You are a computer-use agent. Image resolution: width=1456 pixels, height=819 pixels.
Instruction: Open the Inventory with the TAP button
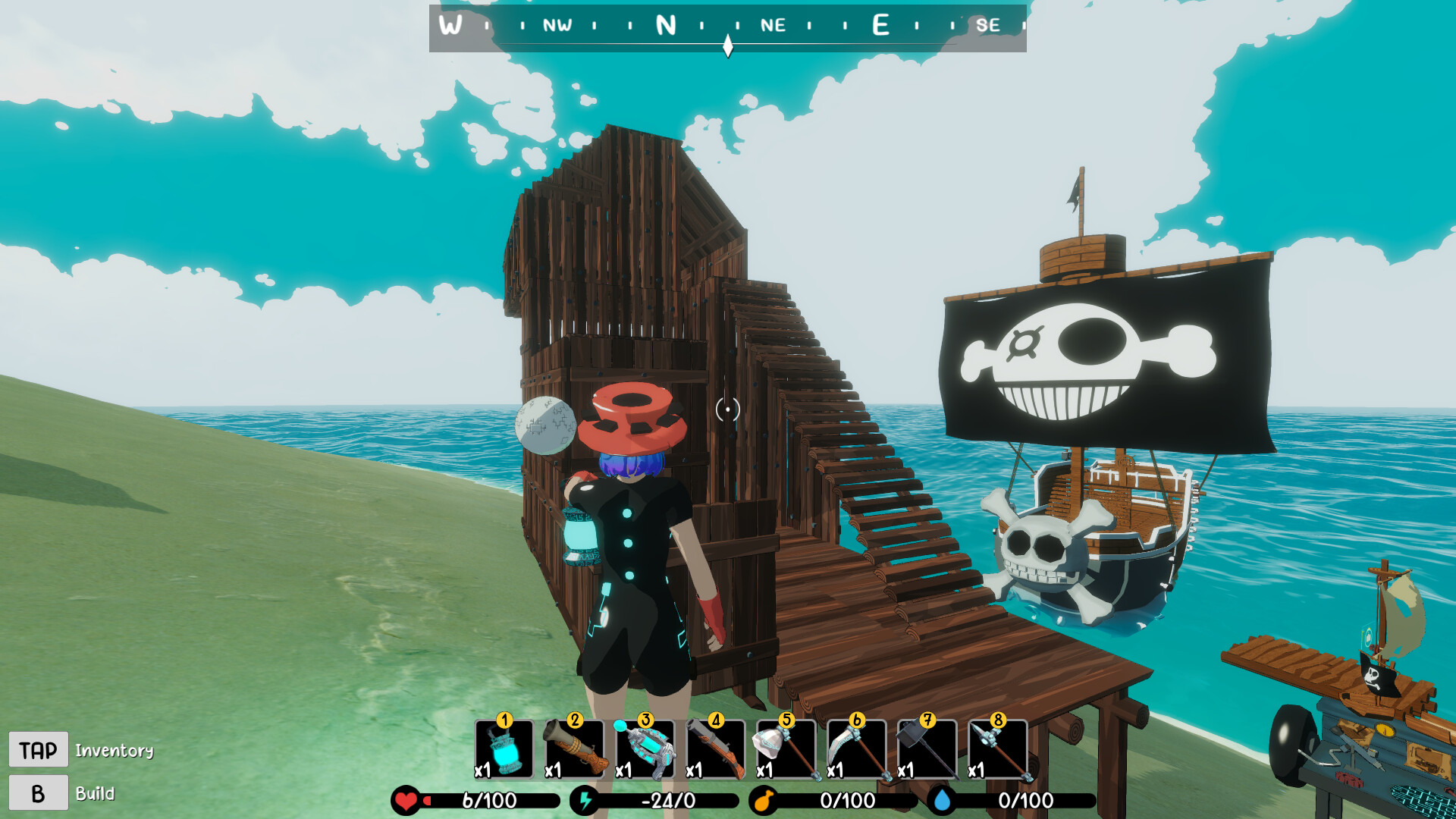(x=37, y=749)
